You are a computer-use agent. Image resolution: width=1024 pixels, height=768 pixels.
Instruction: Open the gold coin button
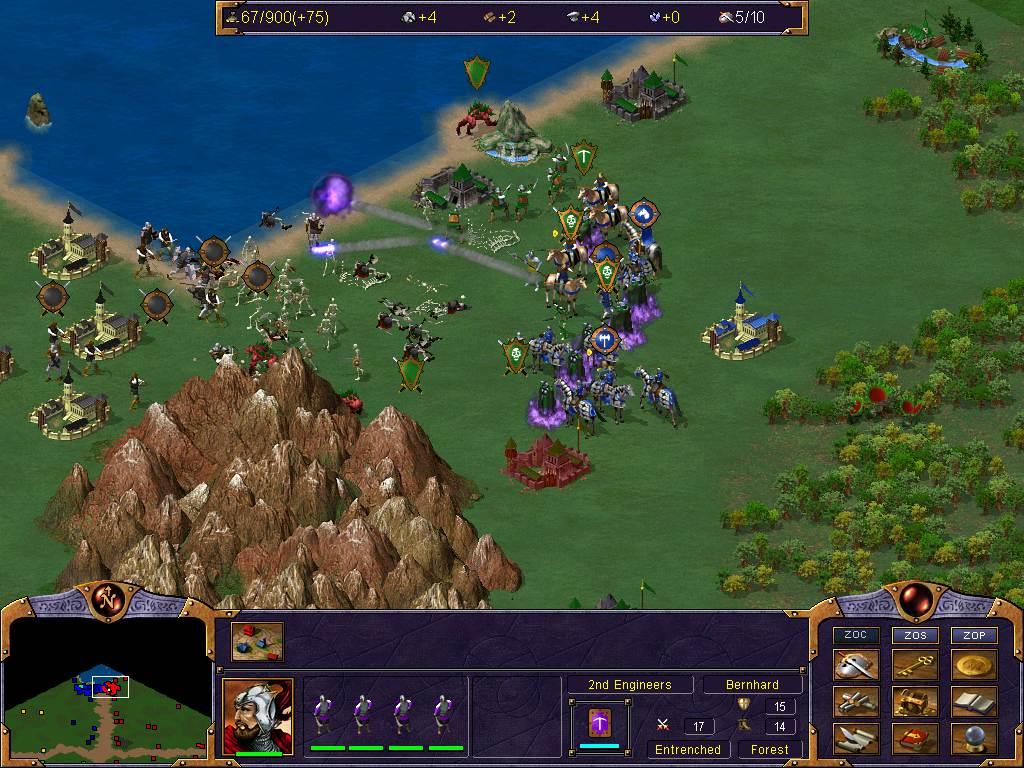[973, 665]
